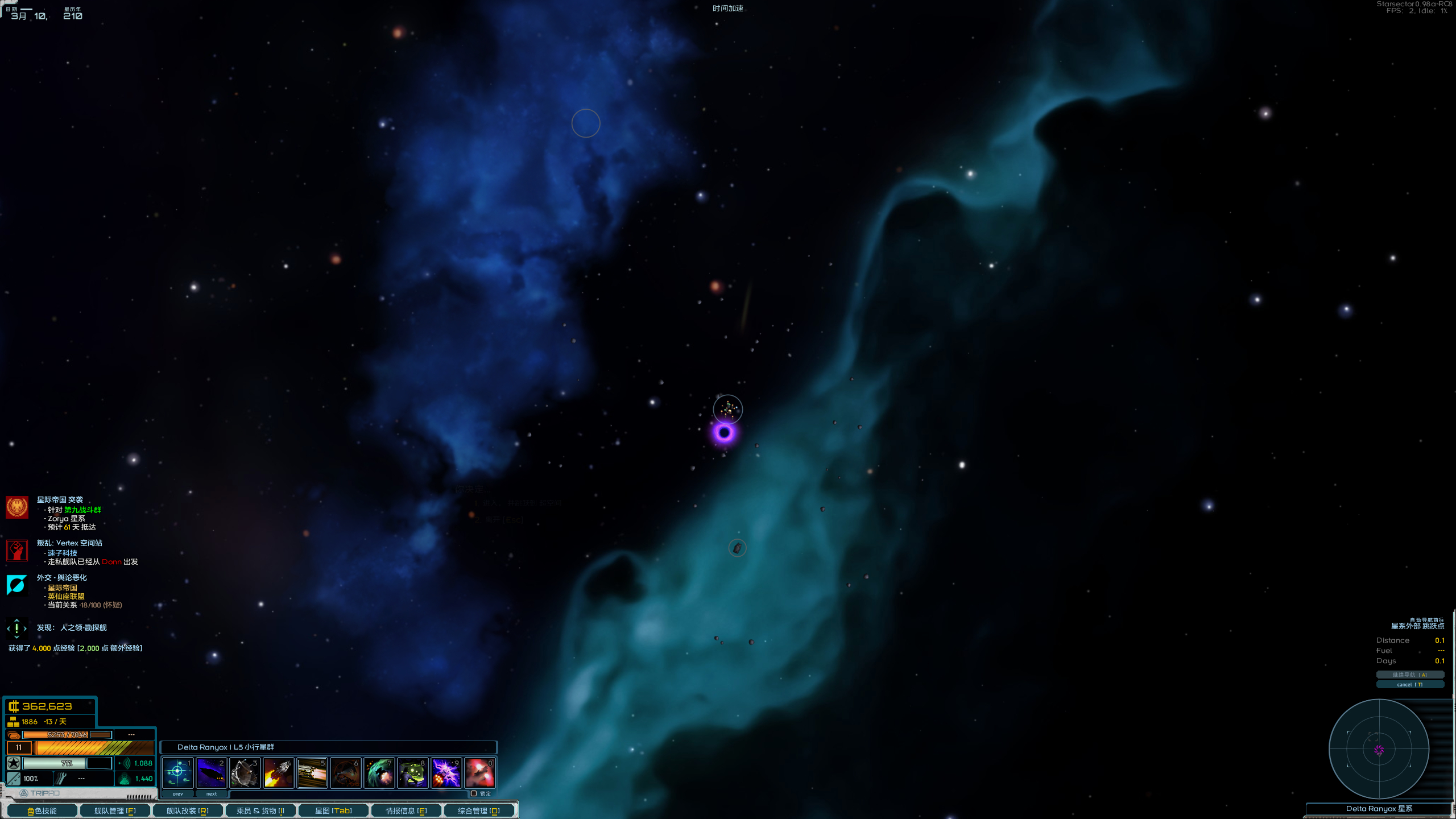The image size is (1456, 819).
Task: Activate the burning ship ability in slot 4
Action: click(x=278, y=772)
